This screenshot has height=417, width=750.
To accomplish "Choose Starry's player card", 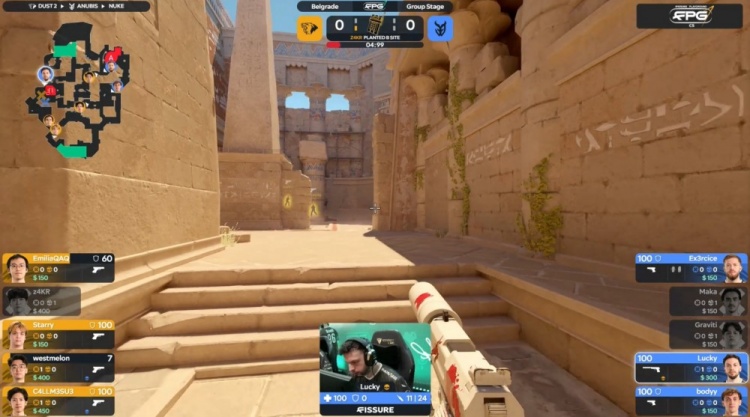I will [x=58, y=333].
